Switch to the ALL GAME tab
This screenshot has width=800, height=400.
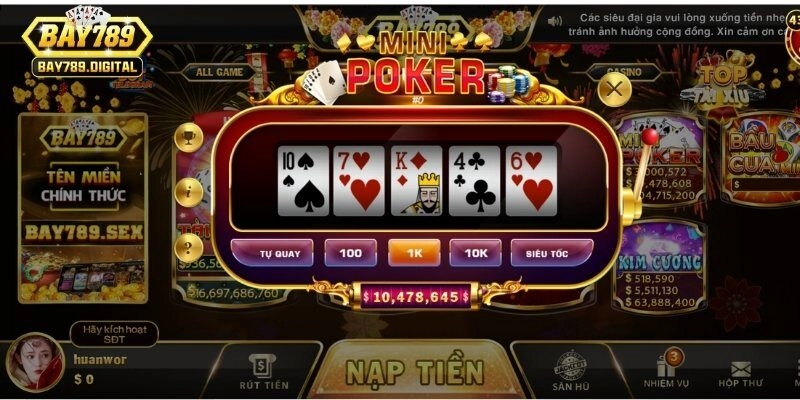(x=219, y=72)
